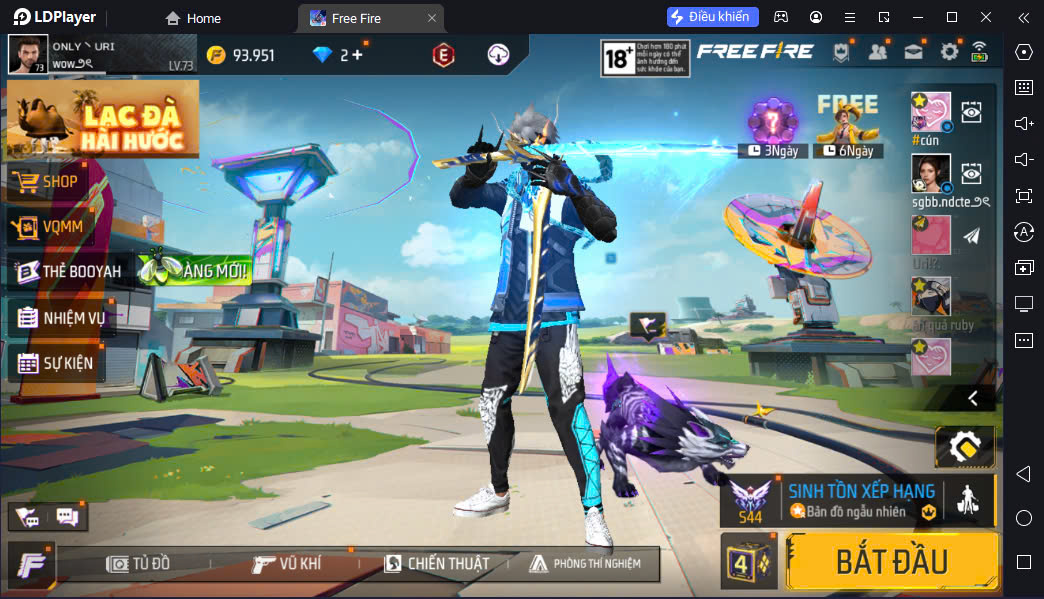Open the game settings gear icon
1044x599 pixels.
(948, 52)
